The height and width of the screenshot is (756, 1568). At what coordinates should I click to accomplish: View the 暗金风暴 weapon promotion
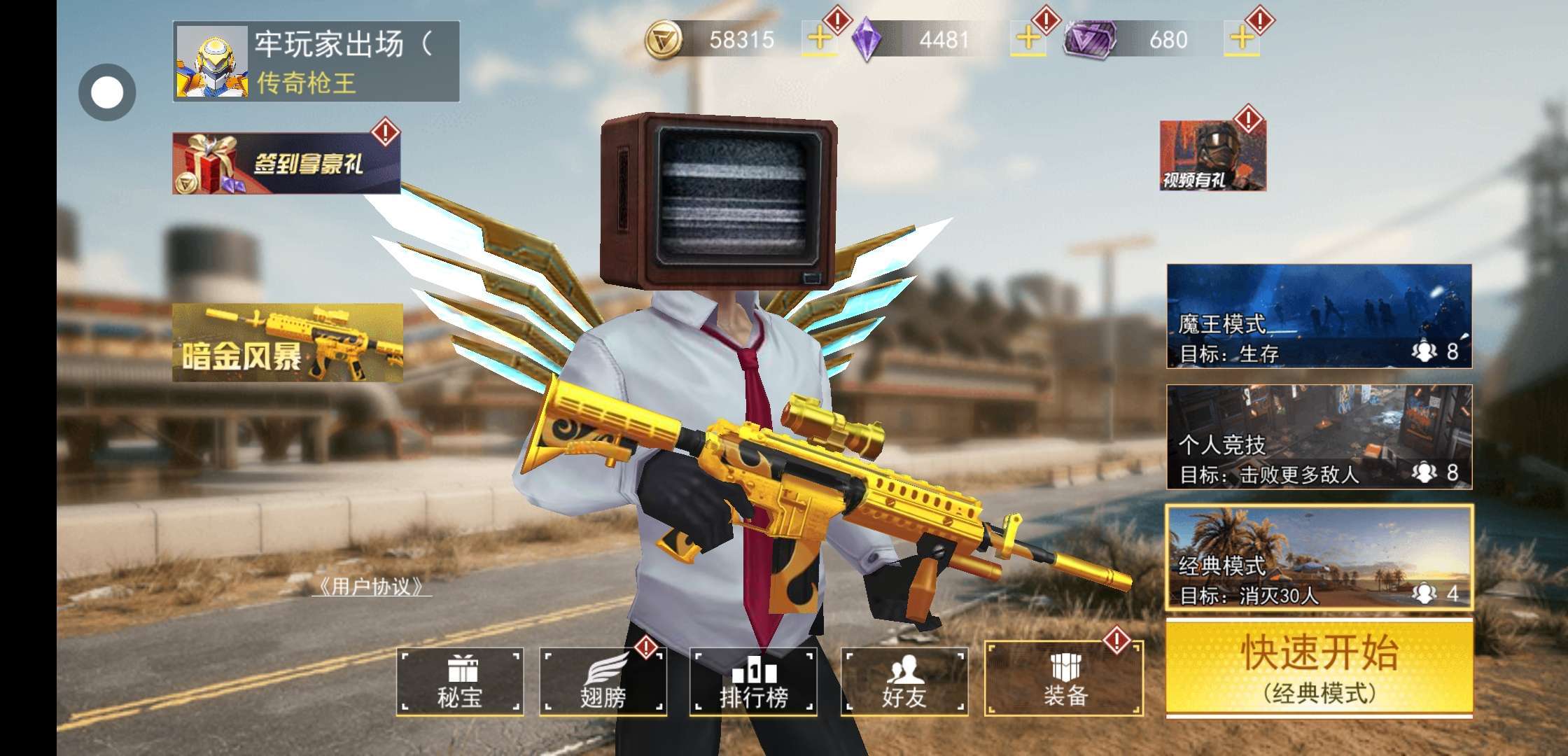click(x=288, y=343)
